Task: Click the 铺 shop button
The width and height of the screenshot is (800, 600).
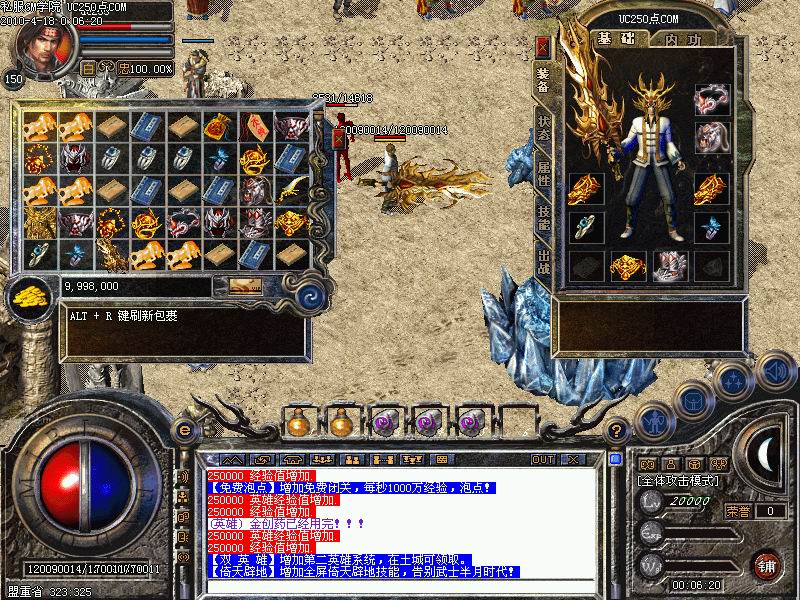Action: click(x=767, y=565)
